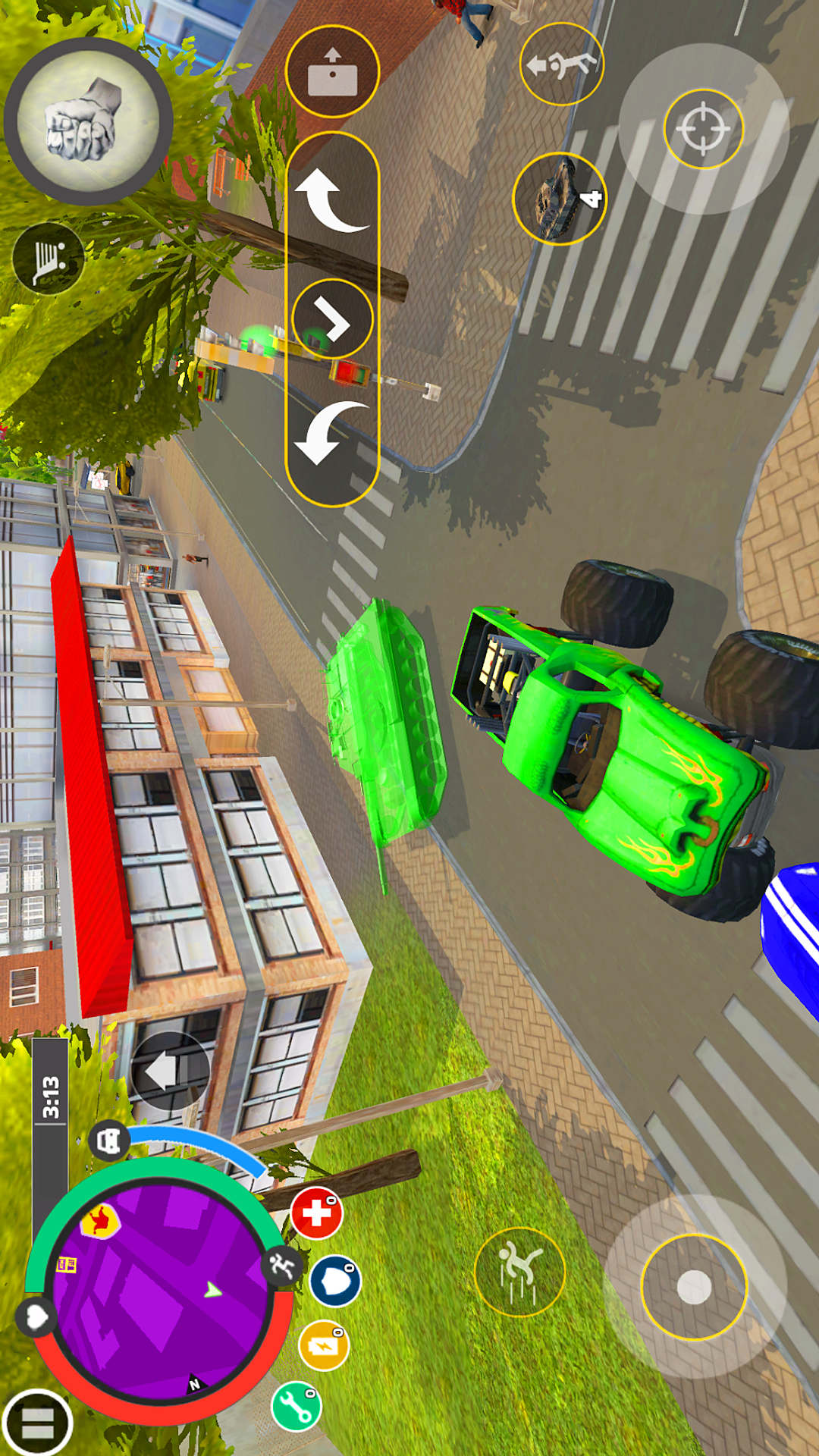Viewport: 819px width, 1456px height.
Task: Use the yellow battery energy item
Action: (324, 1345)
